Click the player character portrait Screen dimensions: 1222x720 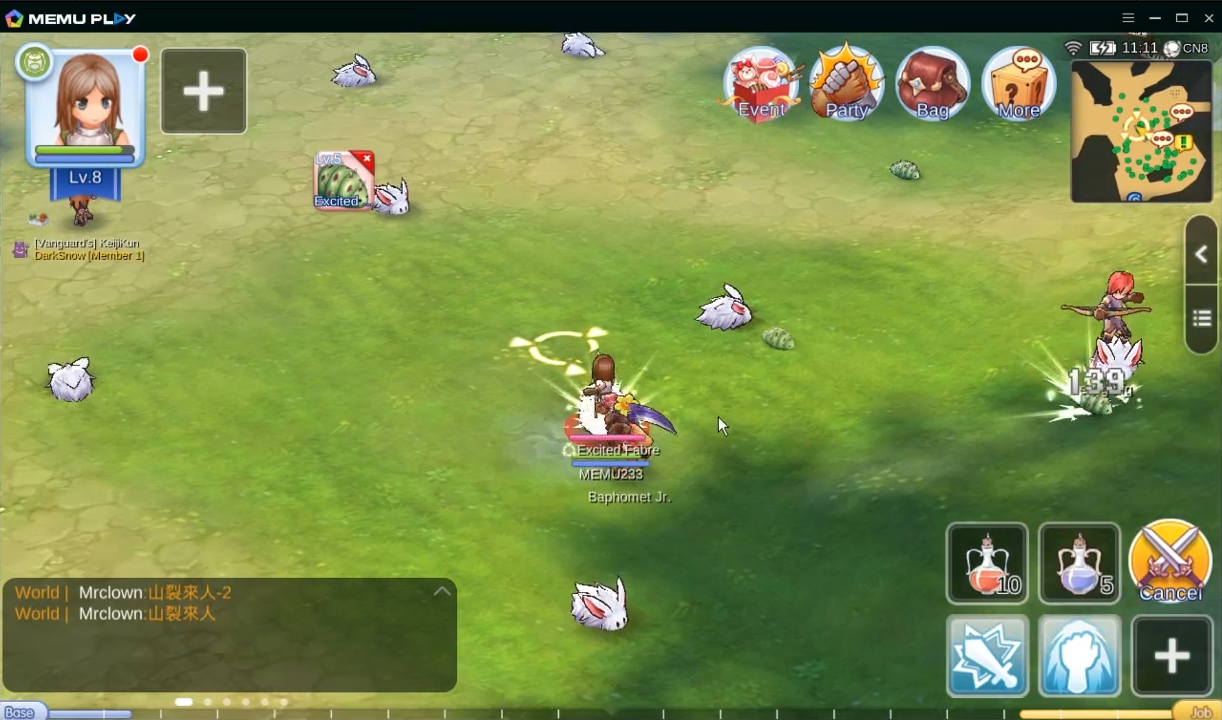coord(86,105)
